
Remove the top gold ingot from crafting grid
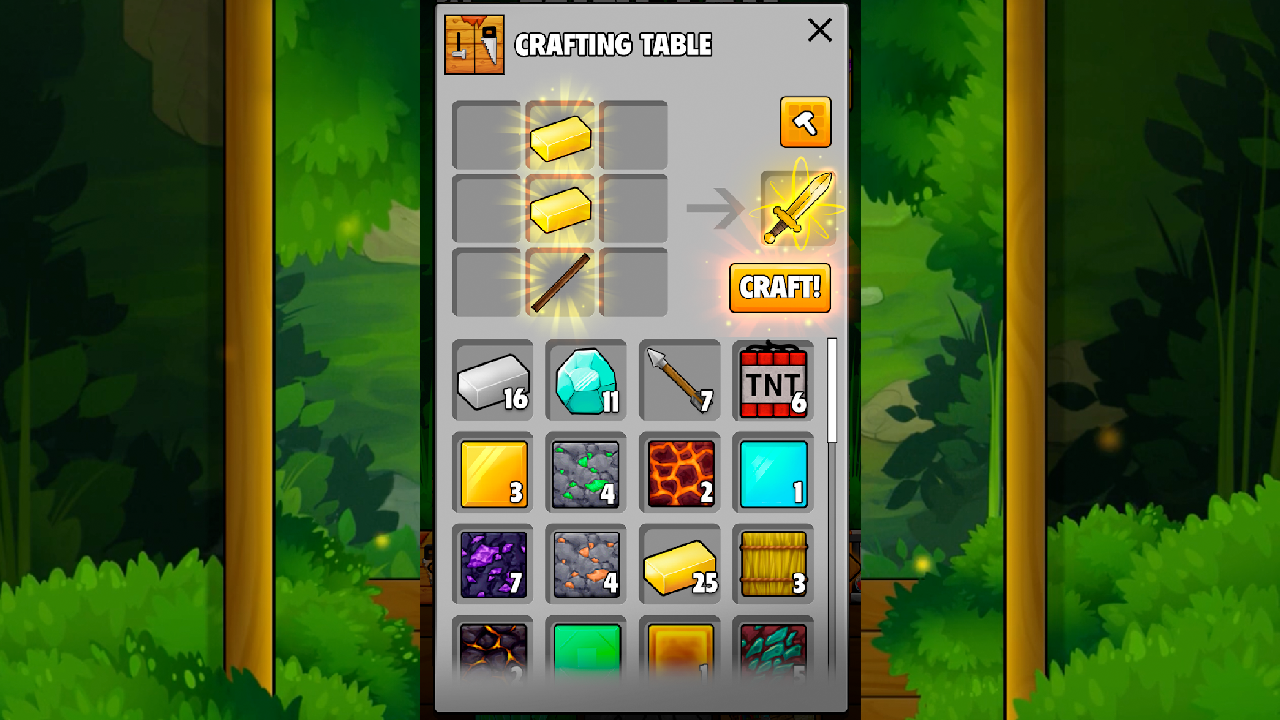pos(561,138)
